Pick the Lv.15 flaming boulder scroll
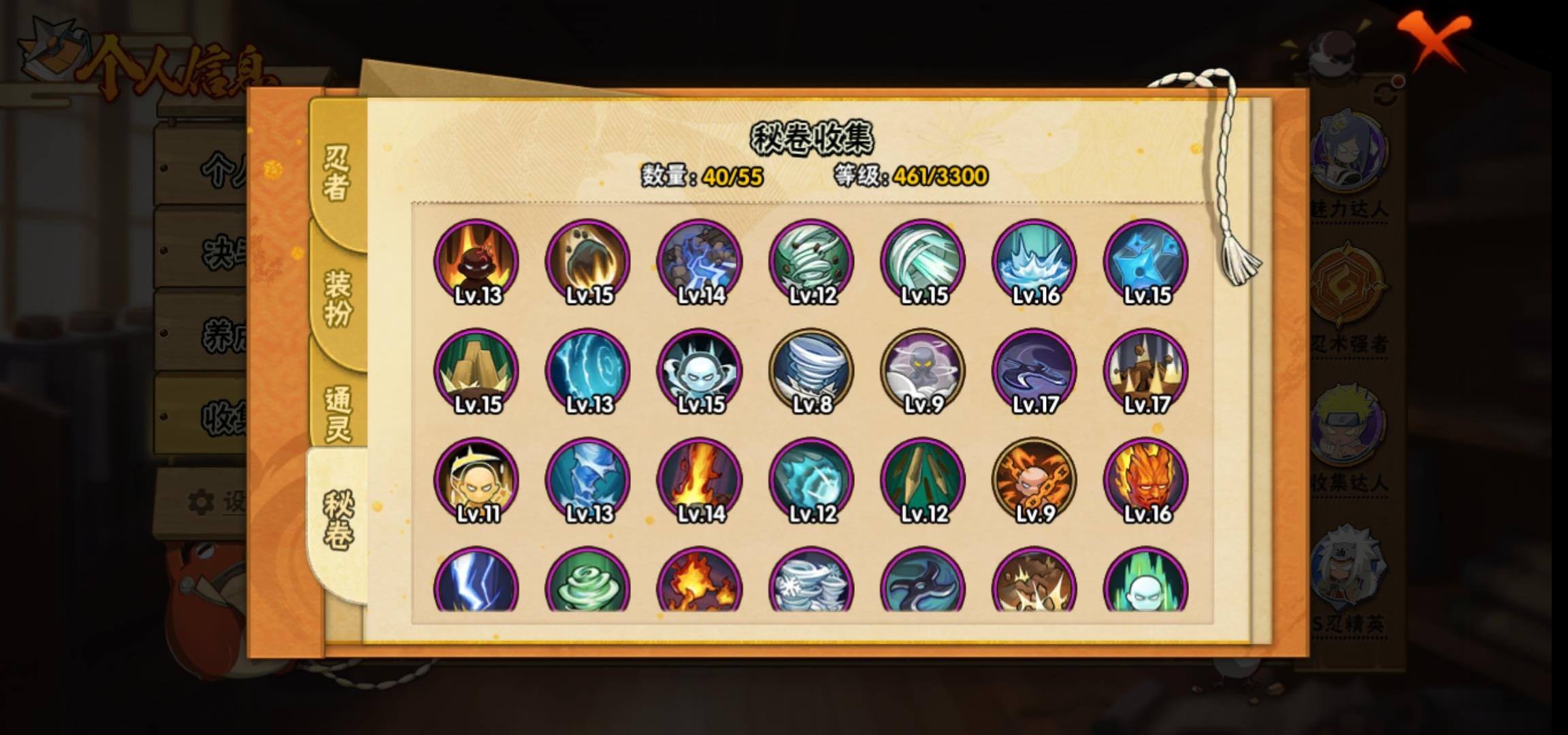 (x=588, y=262)
